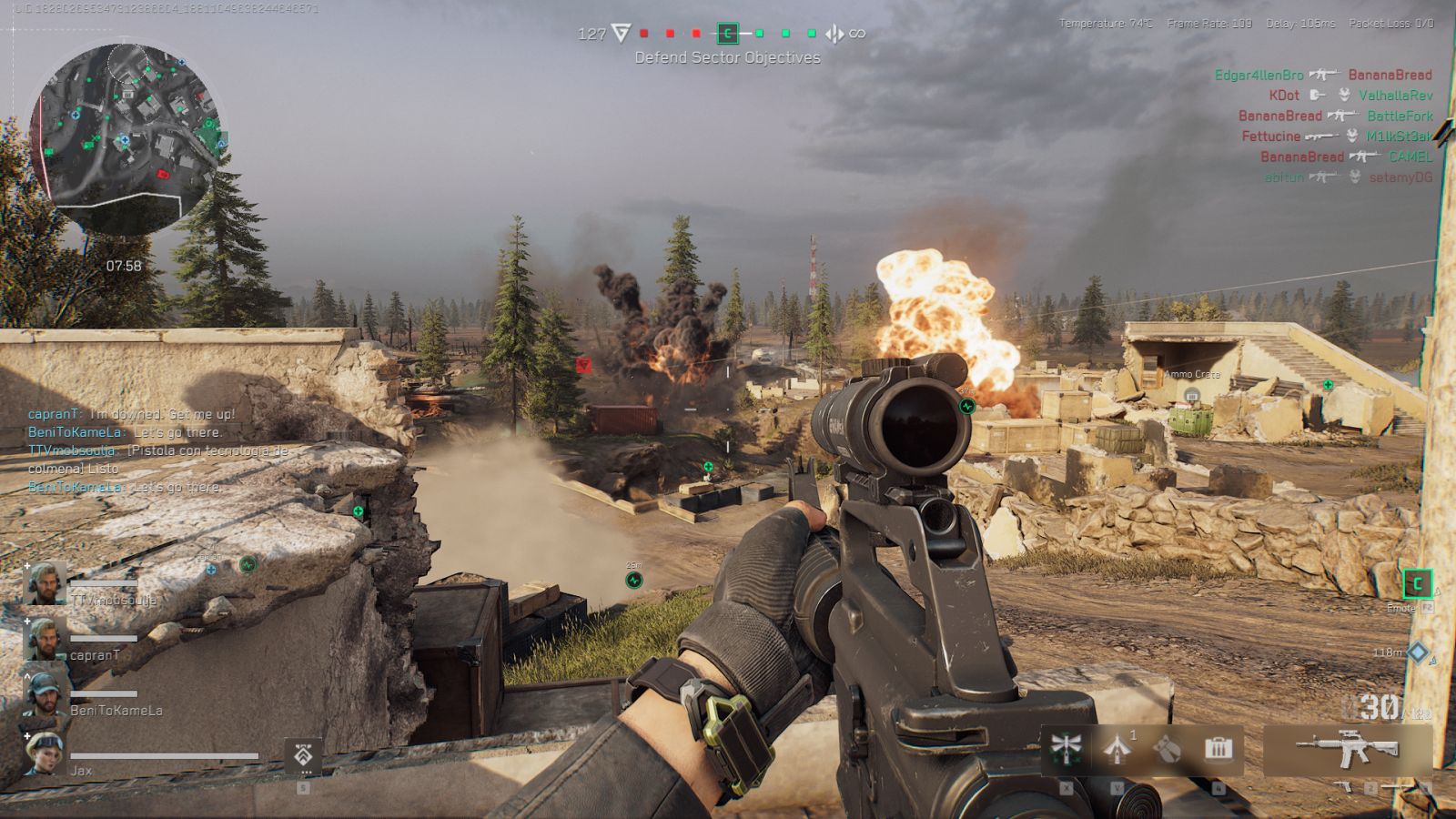Image resolution: width=1456 pixels, height=819 pixels.
Task: Click the attacker team emblem by 127
Action: pyautogui.click(x=621, y=34)
